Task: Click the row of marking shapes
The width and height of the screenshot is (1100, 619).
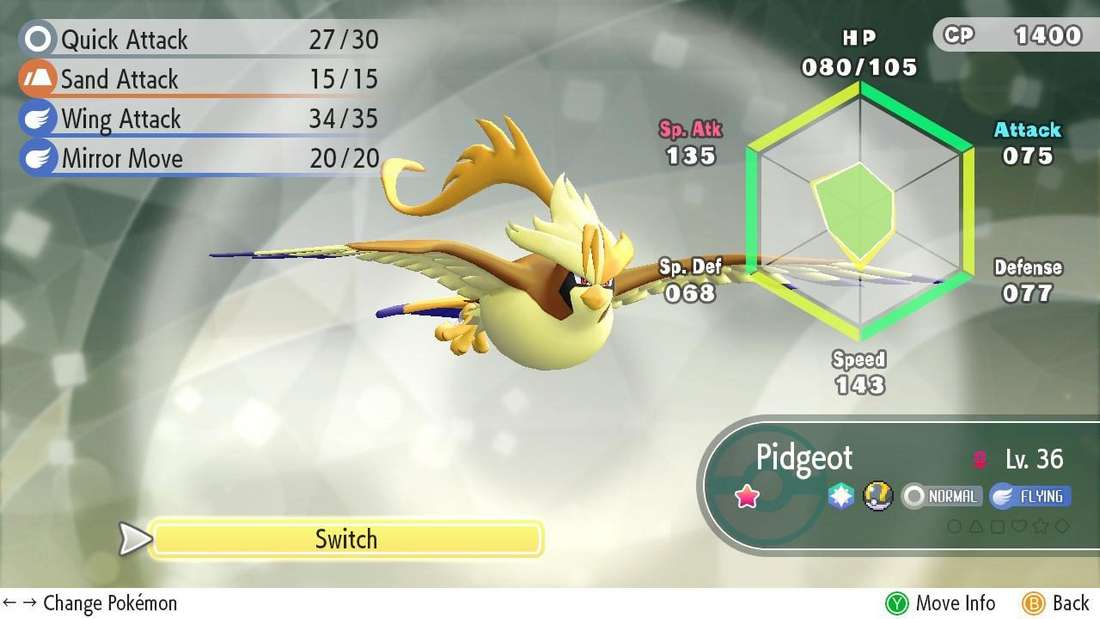Action: click(x=1008, y=526)
